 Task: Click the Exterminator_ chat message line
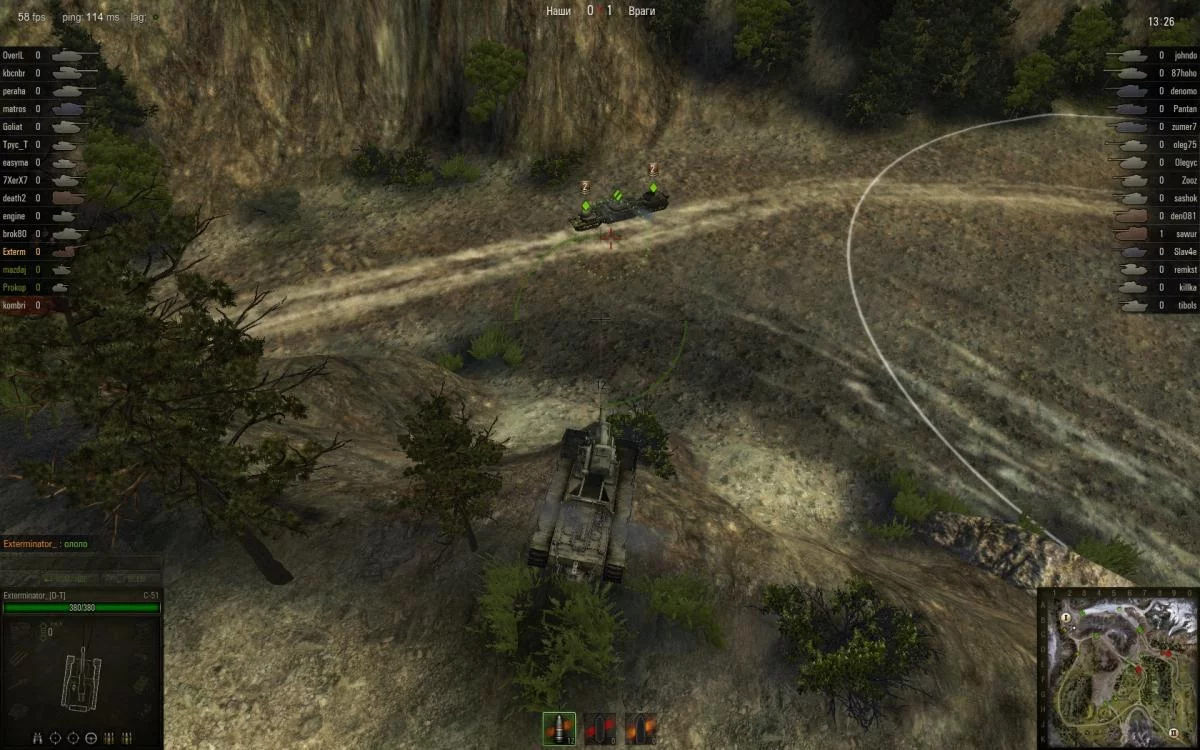[46, 544]
